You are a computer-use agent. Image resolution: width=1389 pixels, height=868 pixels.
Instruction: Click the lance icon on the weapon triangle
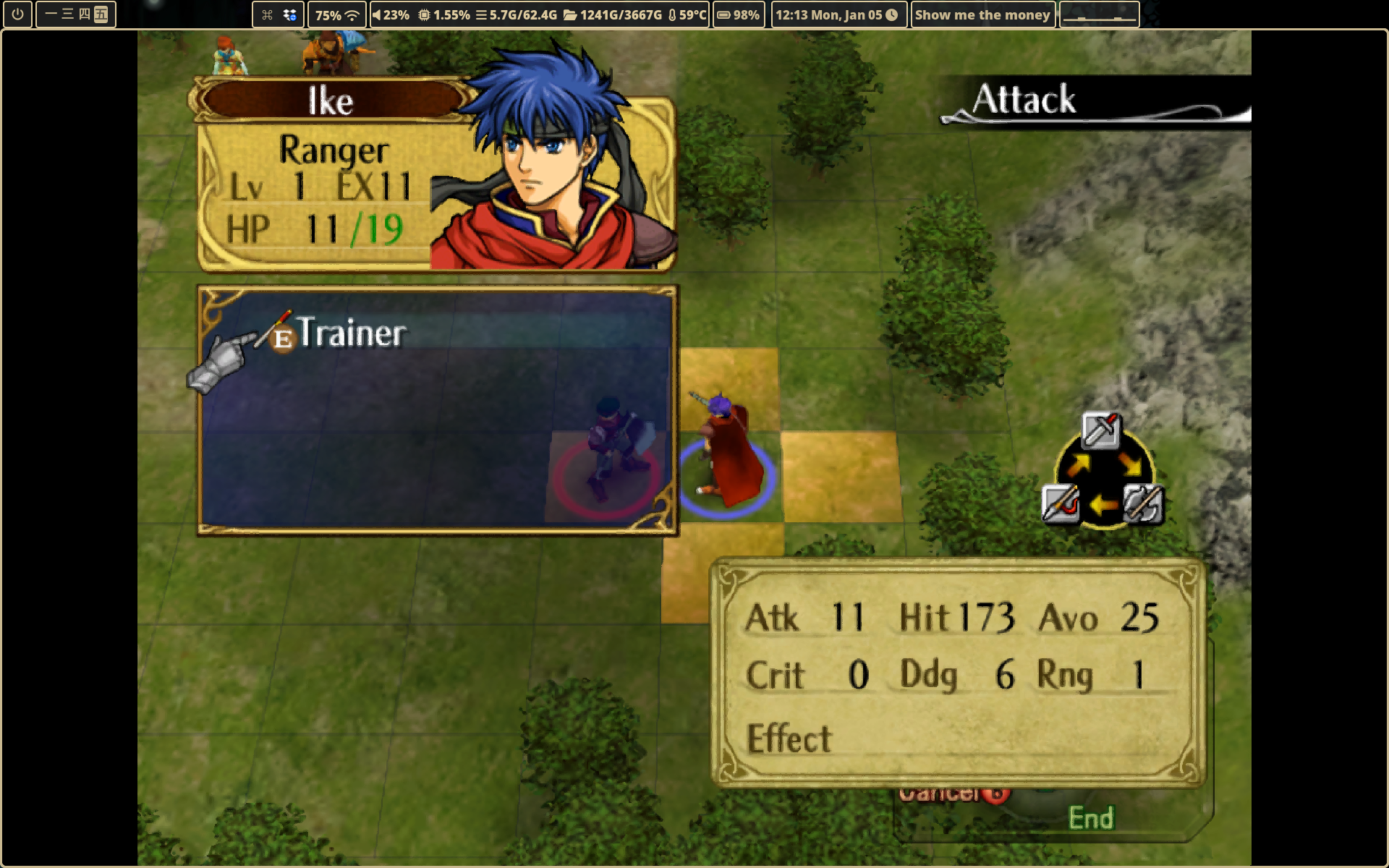point(1061,503)
